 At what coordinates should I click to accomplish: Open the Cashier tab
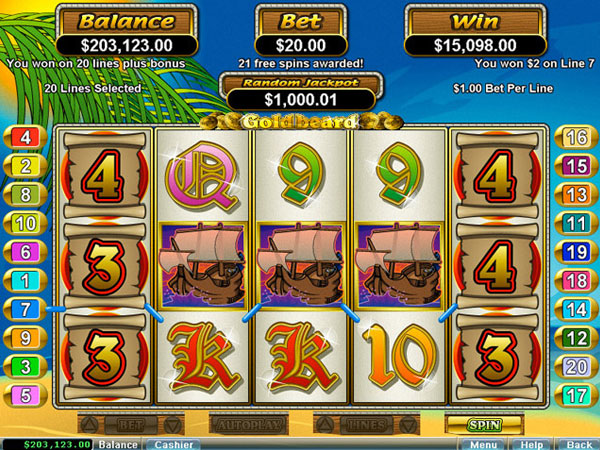click(173, 443)
